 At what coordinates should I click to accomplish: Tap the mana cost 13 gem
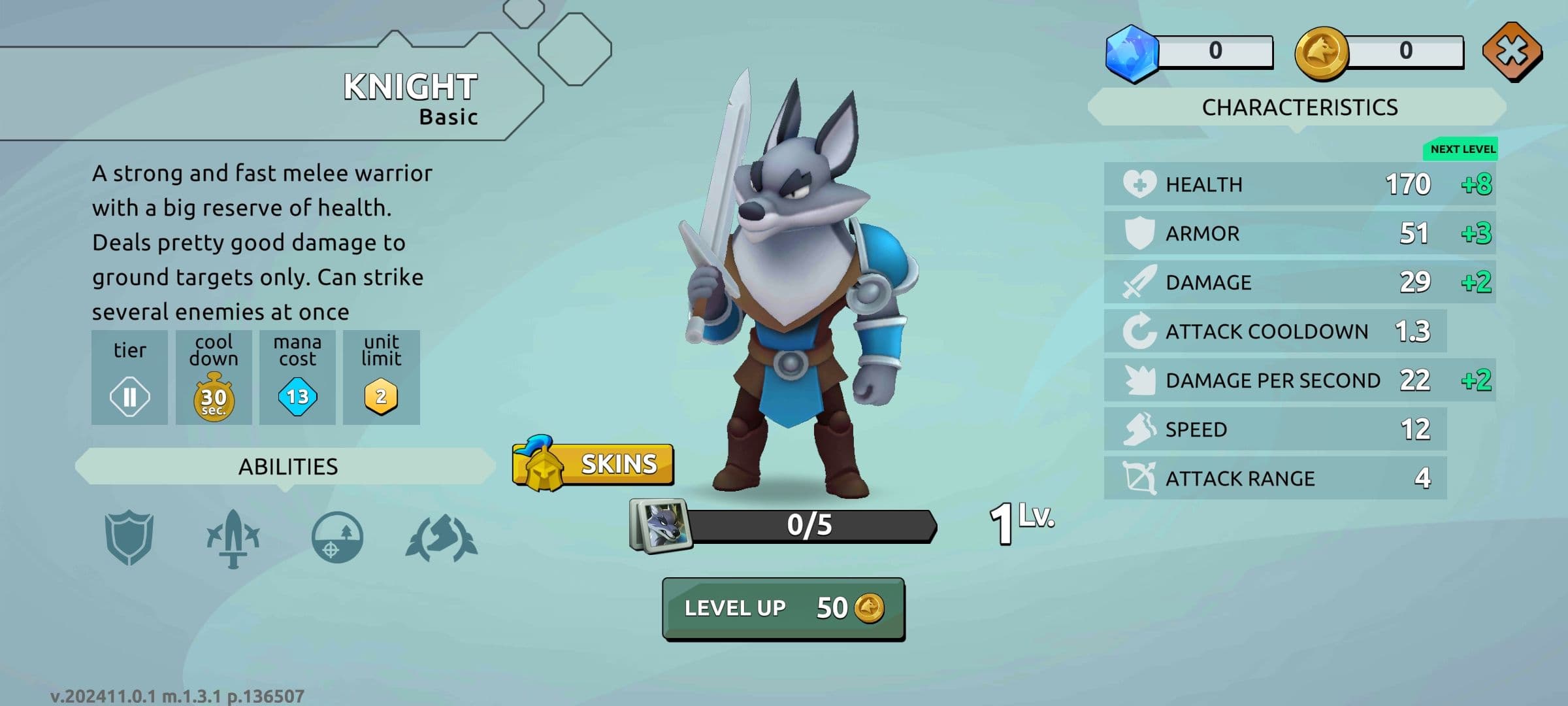tap(297, 396)
